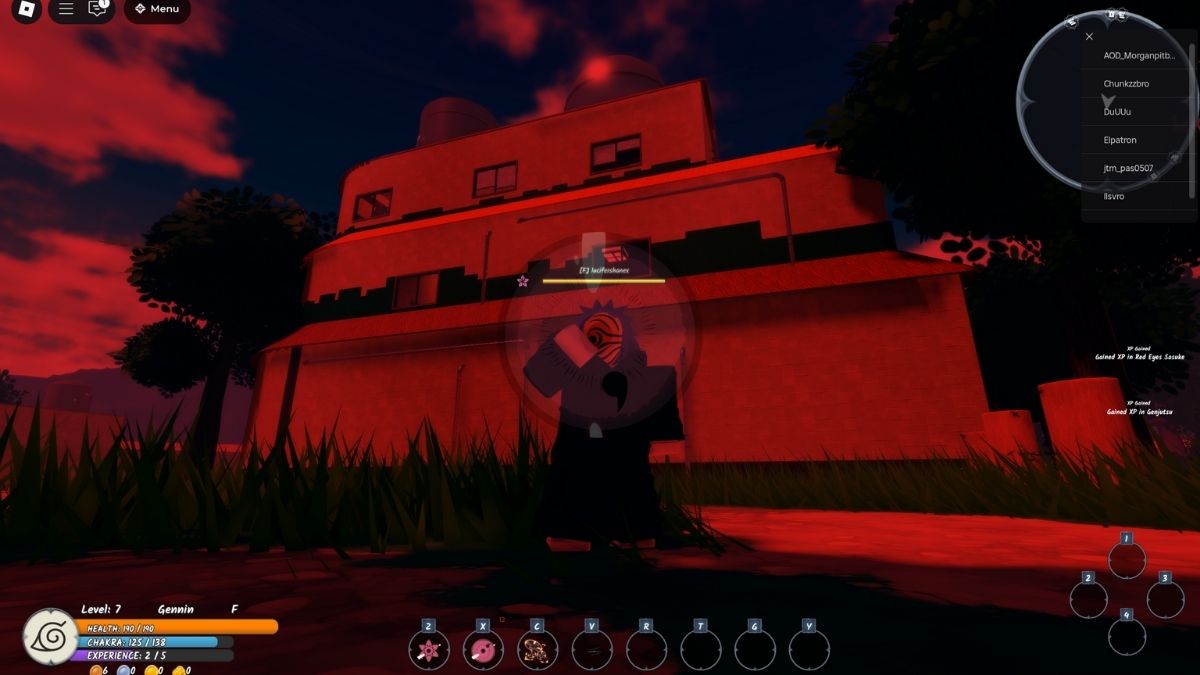
Task: Activate the pink flower Sharingan ability
Action: click(x=428, y=651)
